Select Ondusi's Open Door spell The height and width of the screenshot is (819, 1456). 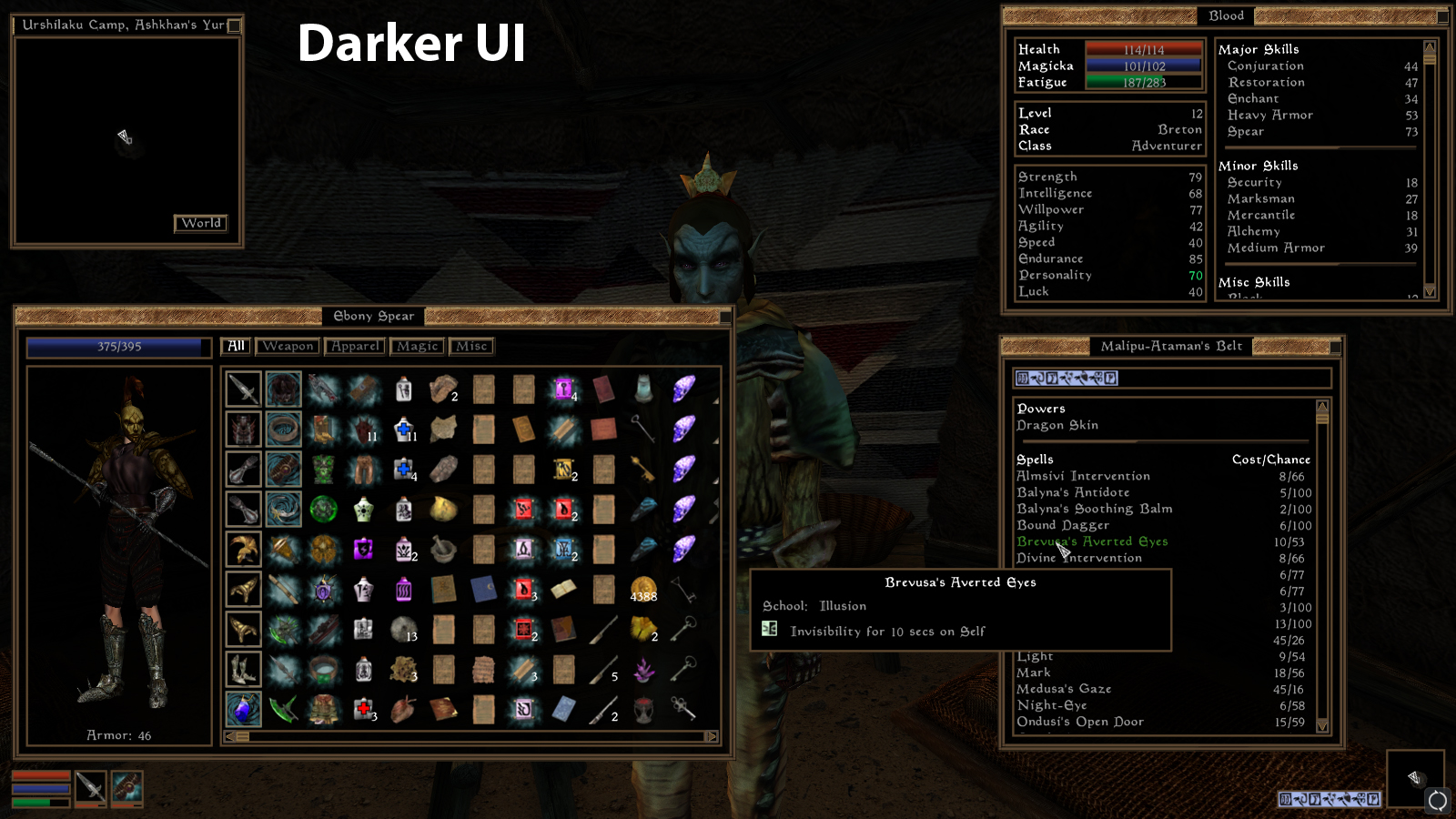pos(1080,722)
